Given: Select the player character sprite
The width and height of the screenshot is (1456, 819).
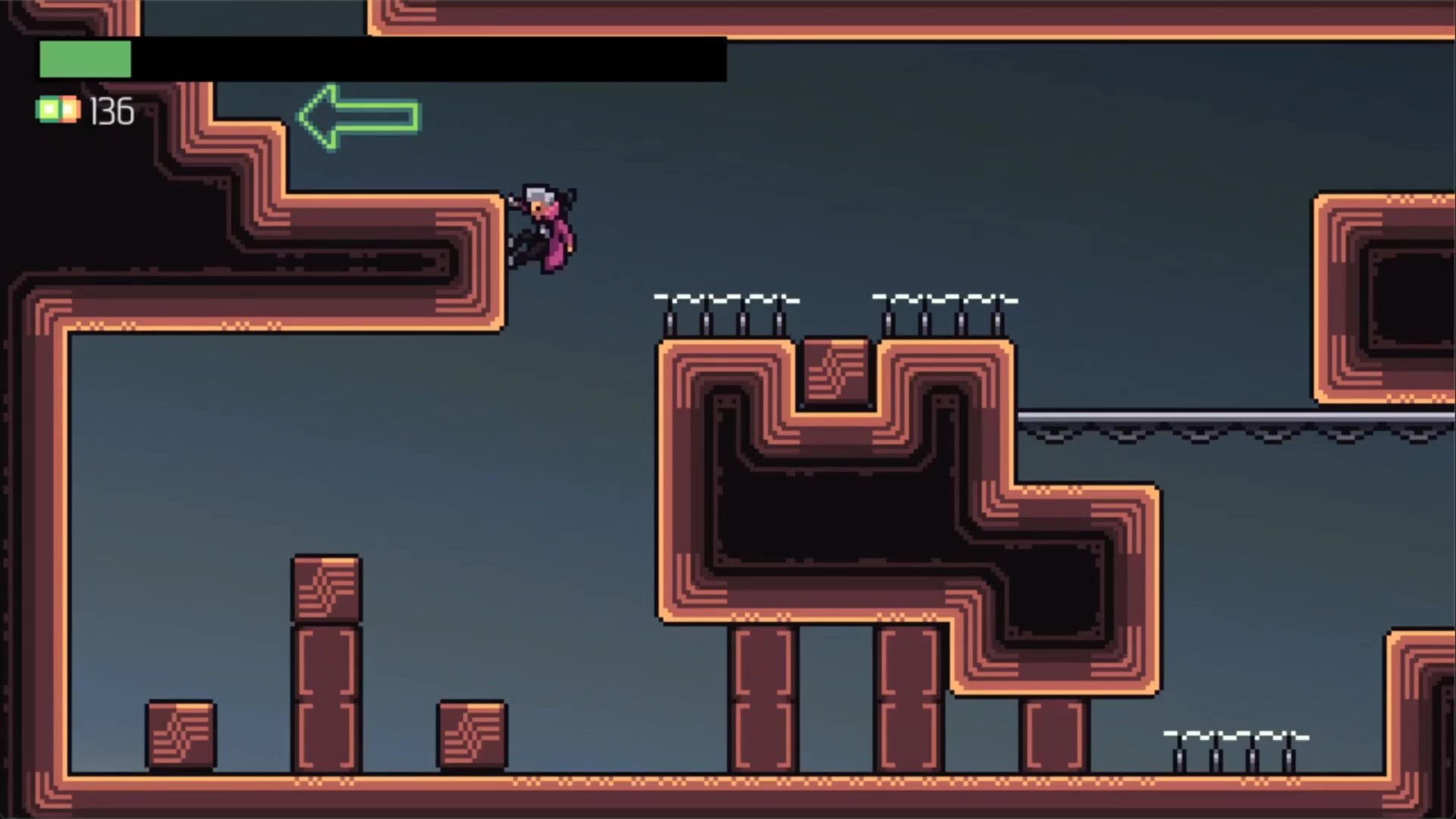Looking at the screenshot, I should click(x=542, y=227).
